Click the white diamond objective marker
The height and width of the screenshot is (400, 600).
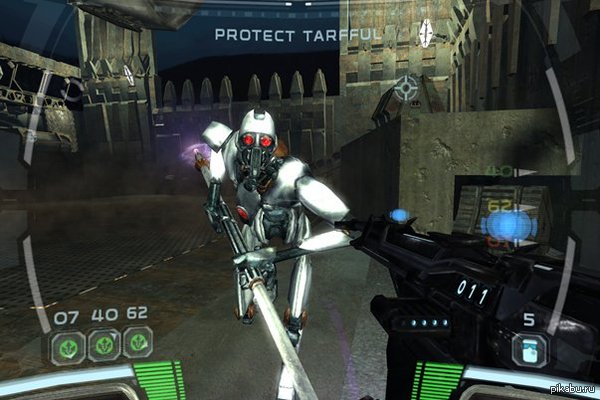[429, 31]
